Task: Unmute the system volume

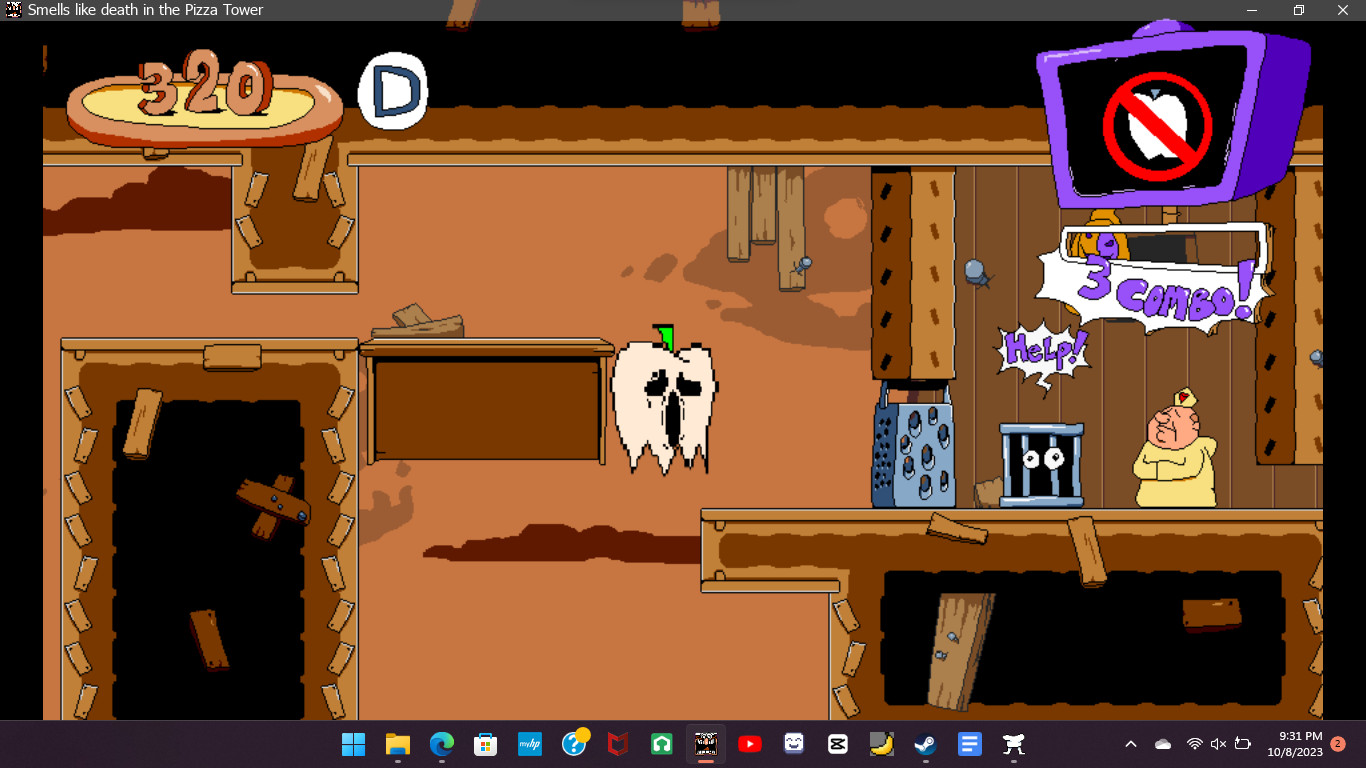Action: pyautogui.click(x=1217, y=744)
